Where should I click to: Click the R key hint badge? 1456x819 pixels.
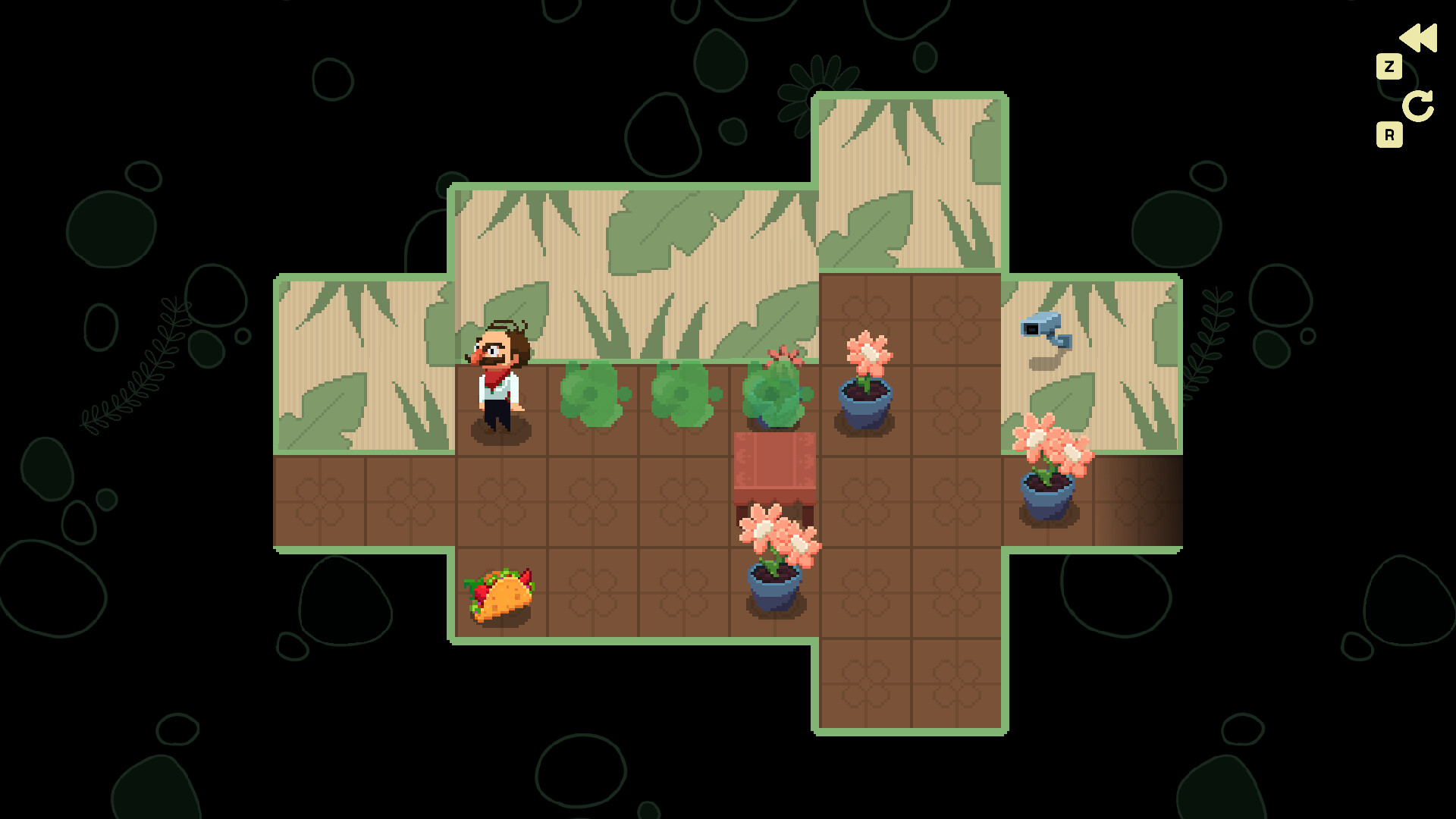[1390, 134]
